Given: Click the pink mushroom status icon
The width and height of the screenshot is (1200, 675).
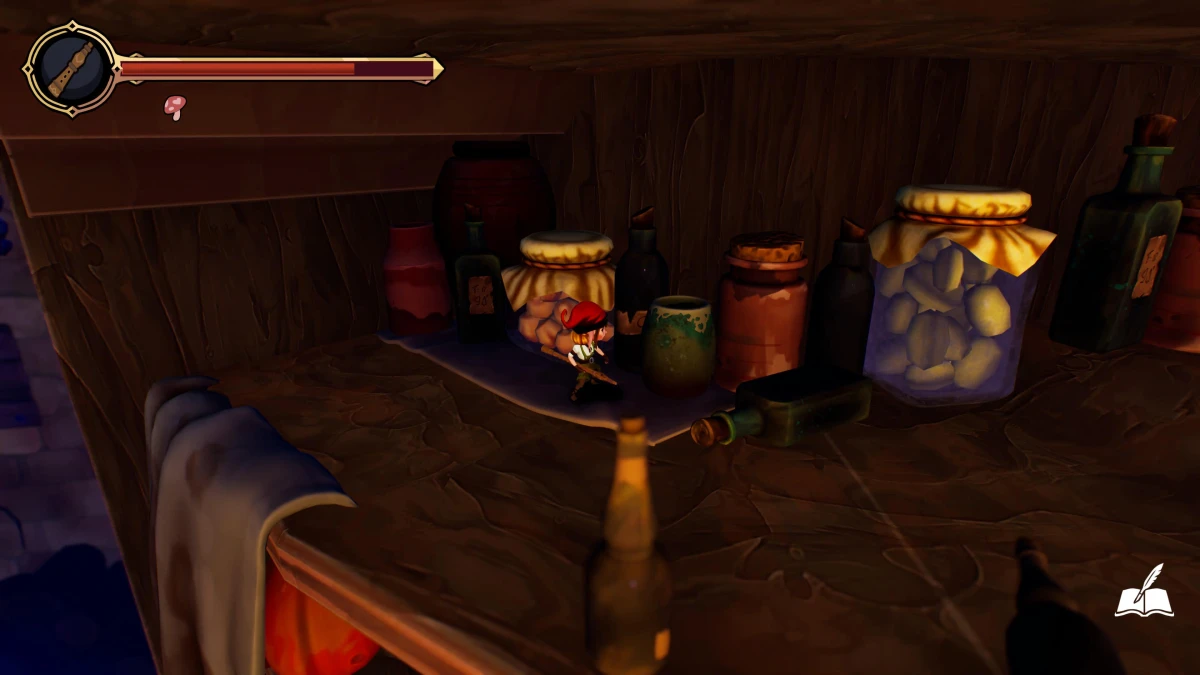Looking at the screenshot, I should click(x=175, y=106).
